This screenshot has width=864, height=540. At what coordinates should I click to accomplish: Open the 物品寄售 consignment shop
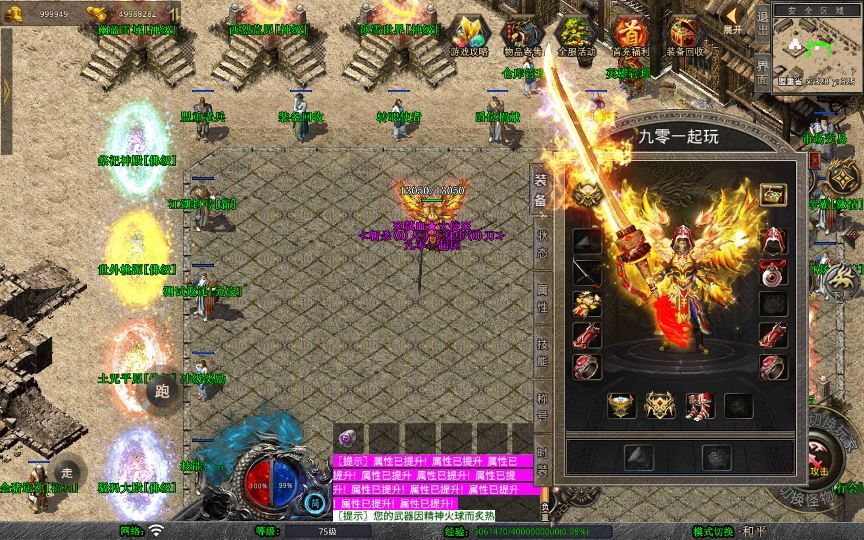coord(519,36)
